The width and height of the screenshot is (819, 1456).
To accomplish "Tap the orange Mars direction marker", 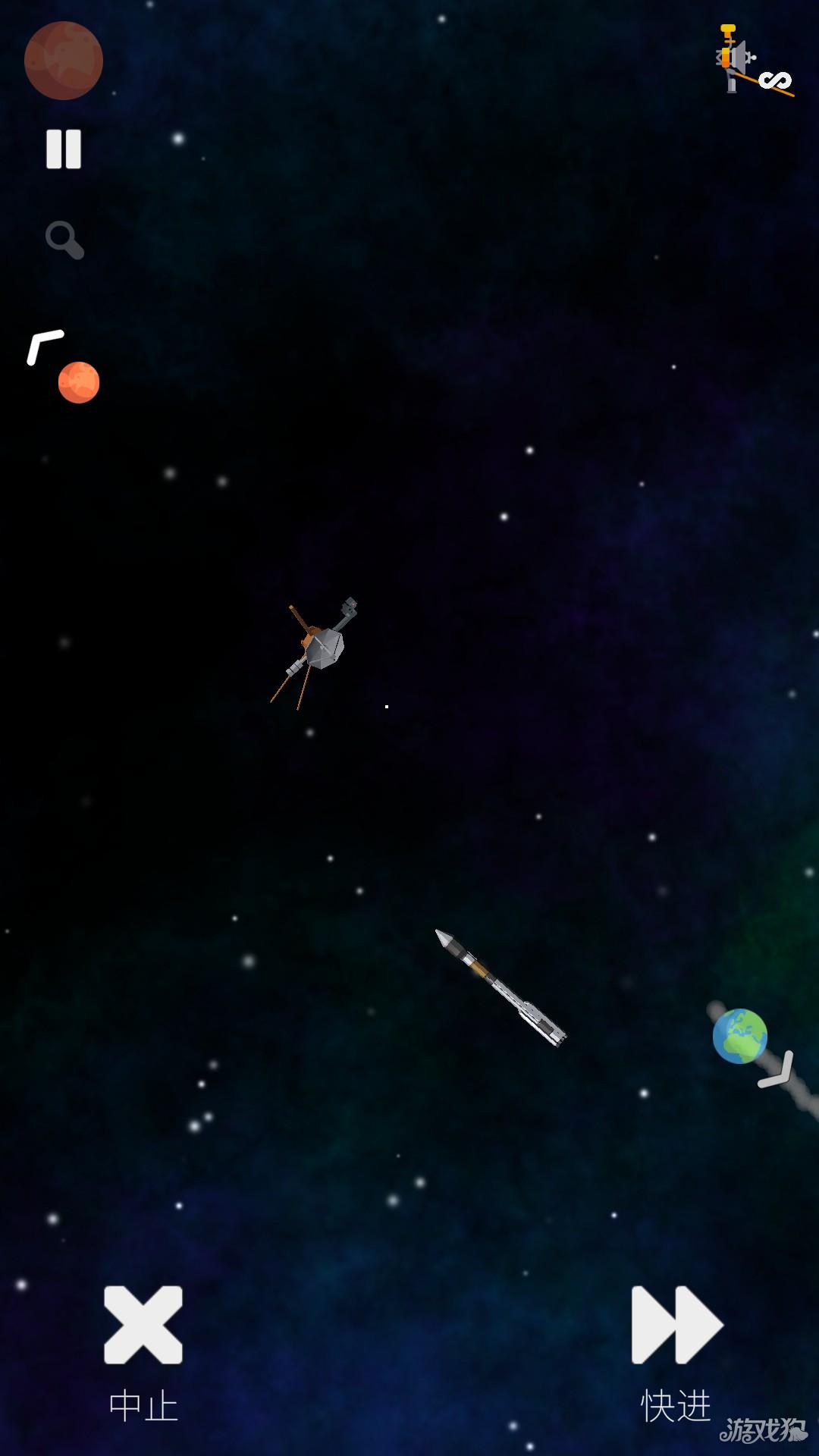I will point(78,381).
